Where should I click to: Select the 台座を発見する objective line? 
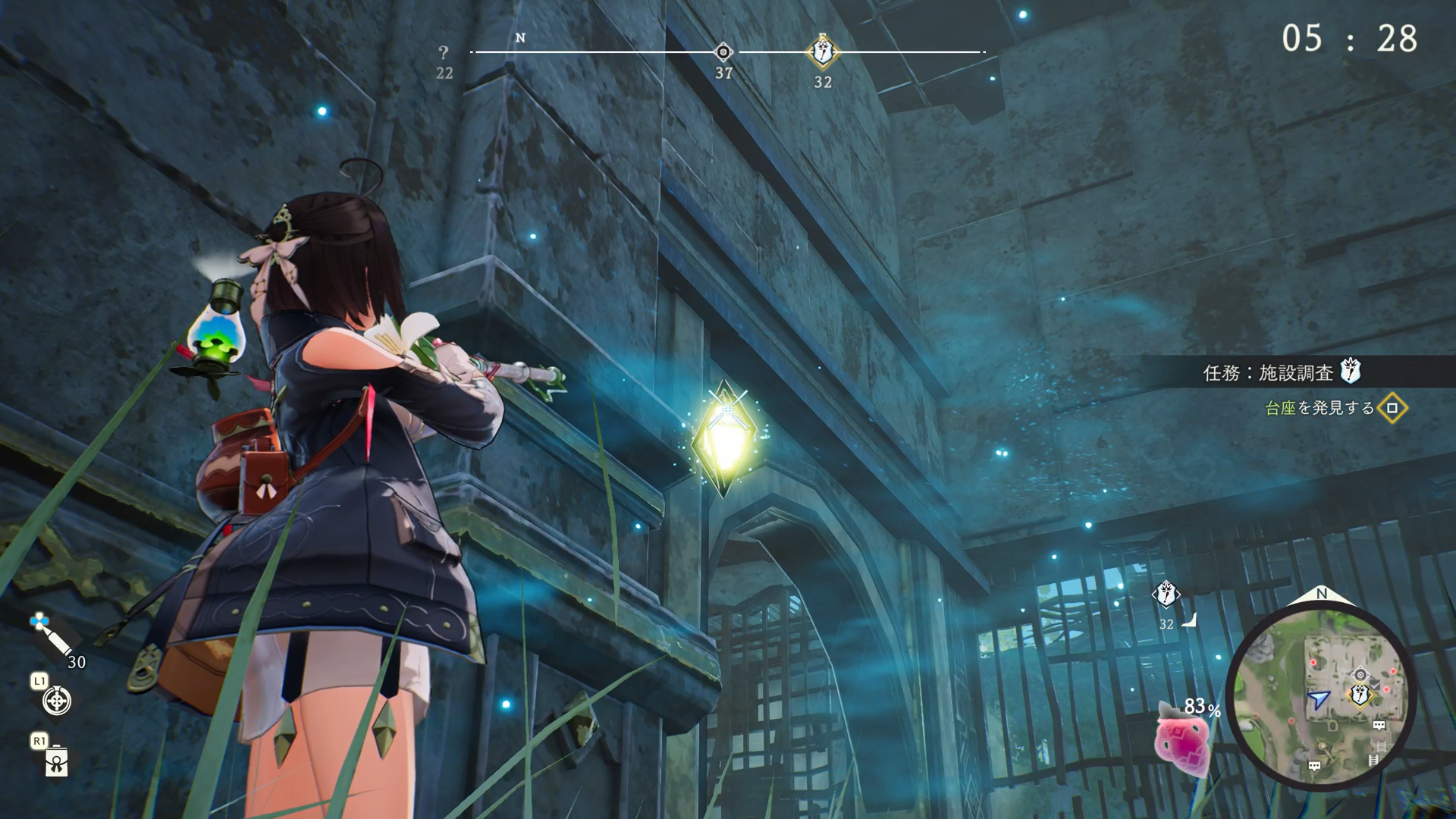coord(1319,408)
